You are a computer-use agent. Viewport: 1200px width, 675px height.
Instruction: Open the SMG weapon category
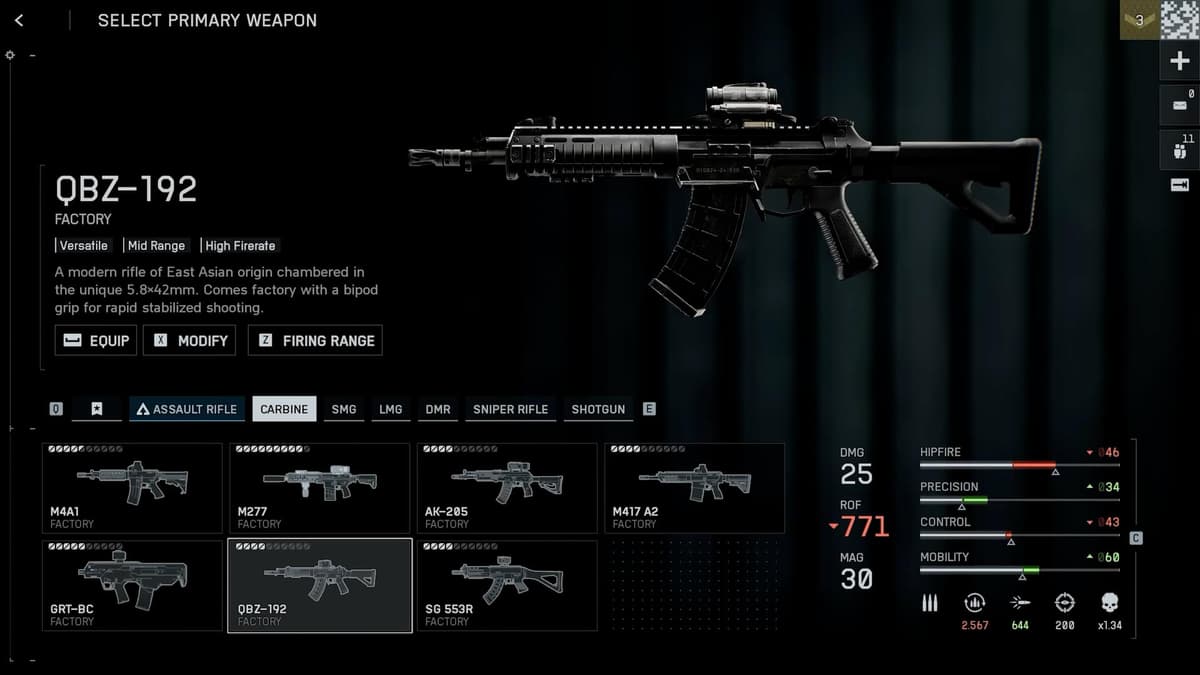click(x=344, y=409)
